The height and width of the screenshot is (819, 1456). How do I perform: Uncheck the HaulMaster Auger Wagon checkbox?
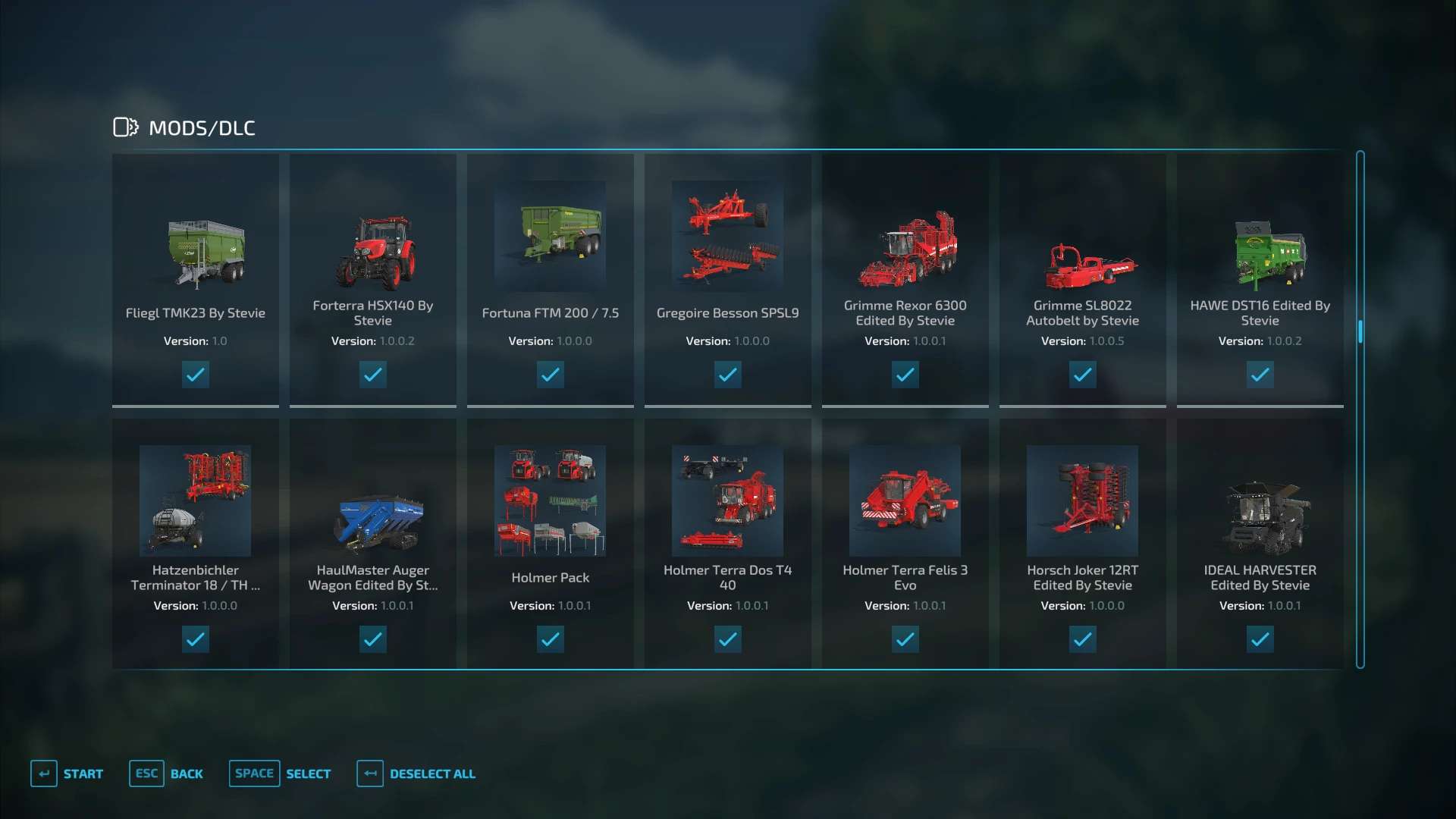(x=373, y=639)
